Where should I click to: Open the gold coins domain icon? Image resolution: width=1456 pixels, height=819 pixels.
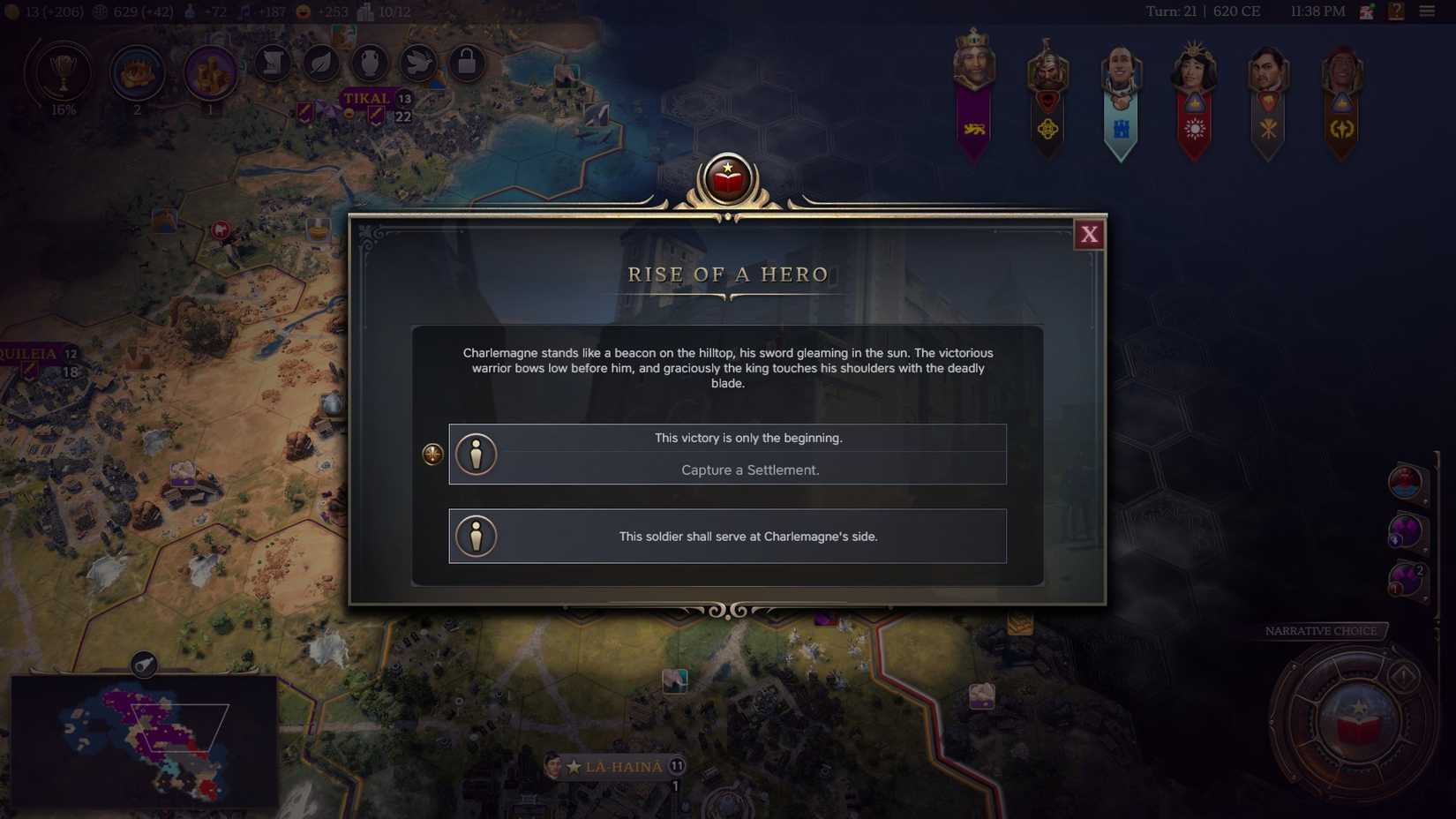[x=210, y=74]
